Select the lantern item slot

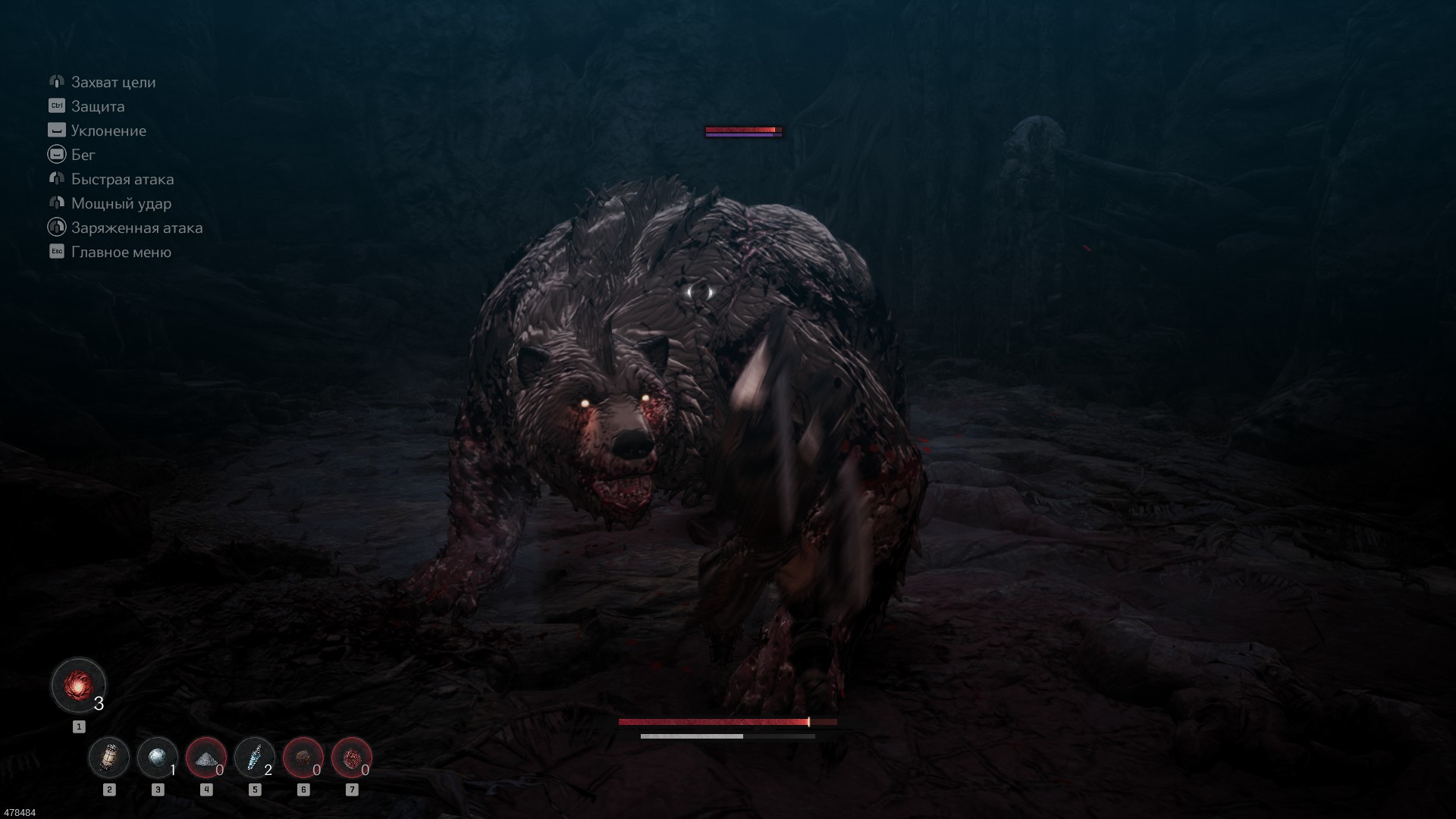click(109, 758)
